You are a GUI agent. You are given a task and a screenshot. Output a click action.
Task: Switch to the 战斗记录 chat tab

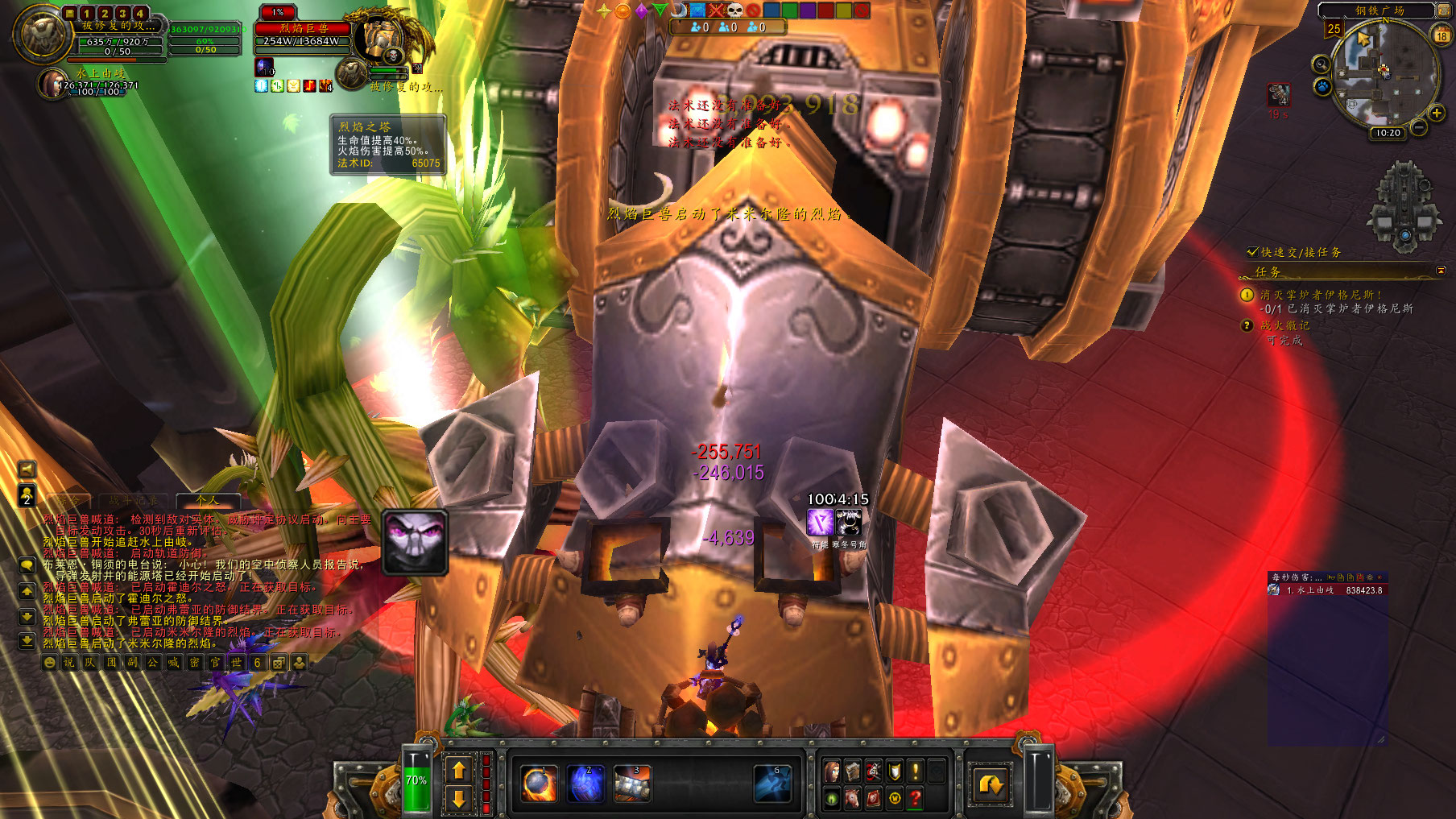tap(133, 501)
